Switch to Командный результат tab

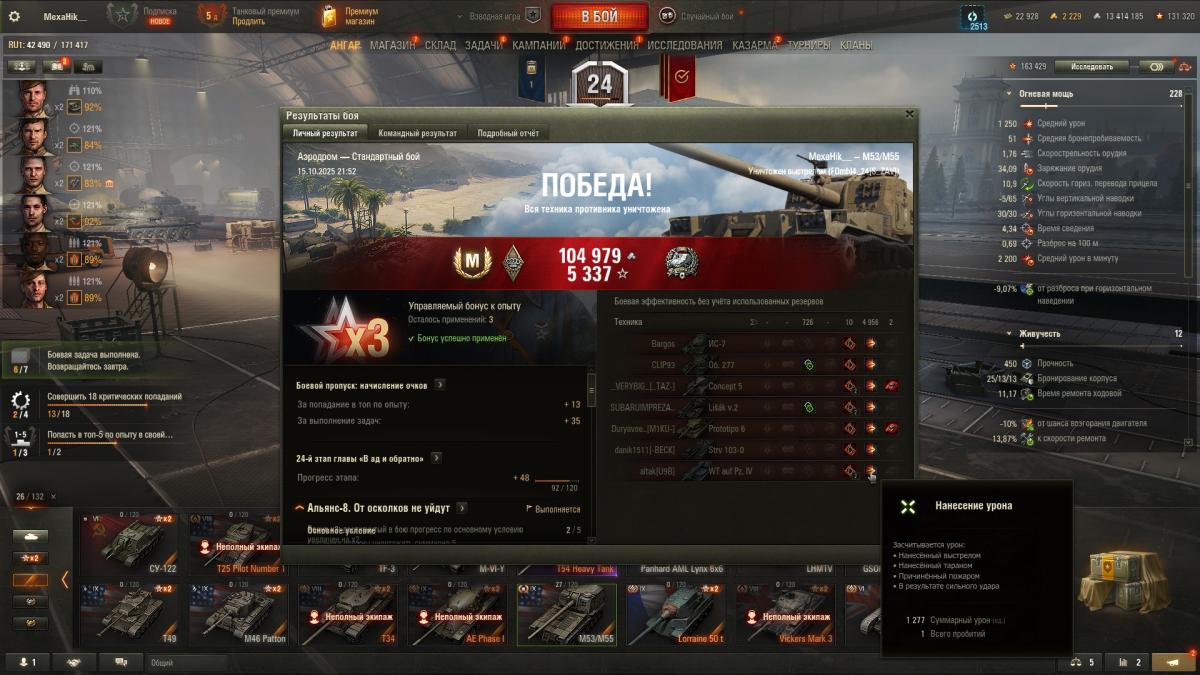[x=418, y=133]
